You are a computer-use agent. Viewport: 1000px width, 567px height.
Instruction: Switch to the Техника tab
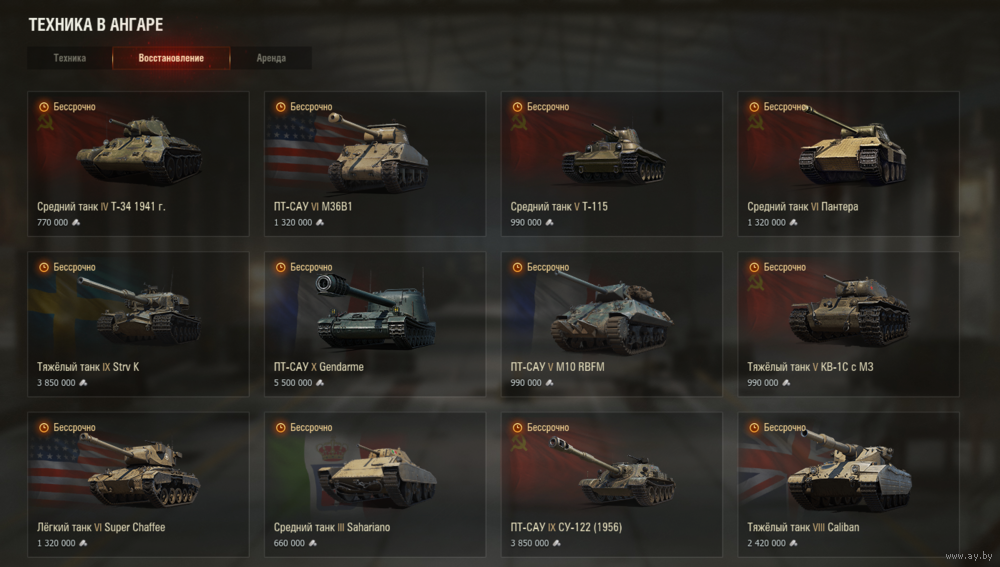(70, 58)
